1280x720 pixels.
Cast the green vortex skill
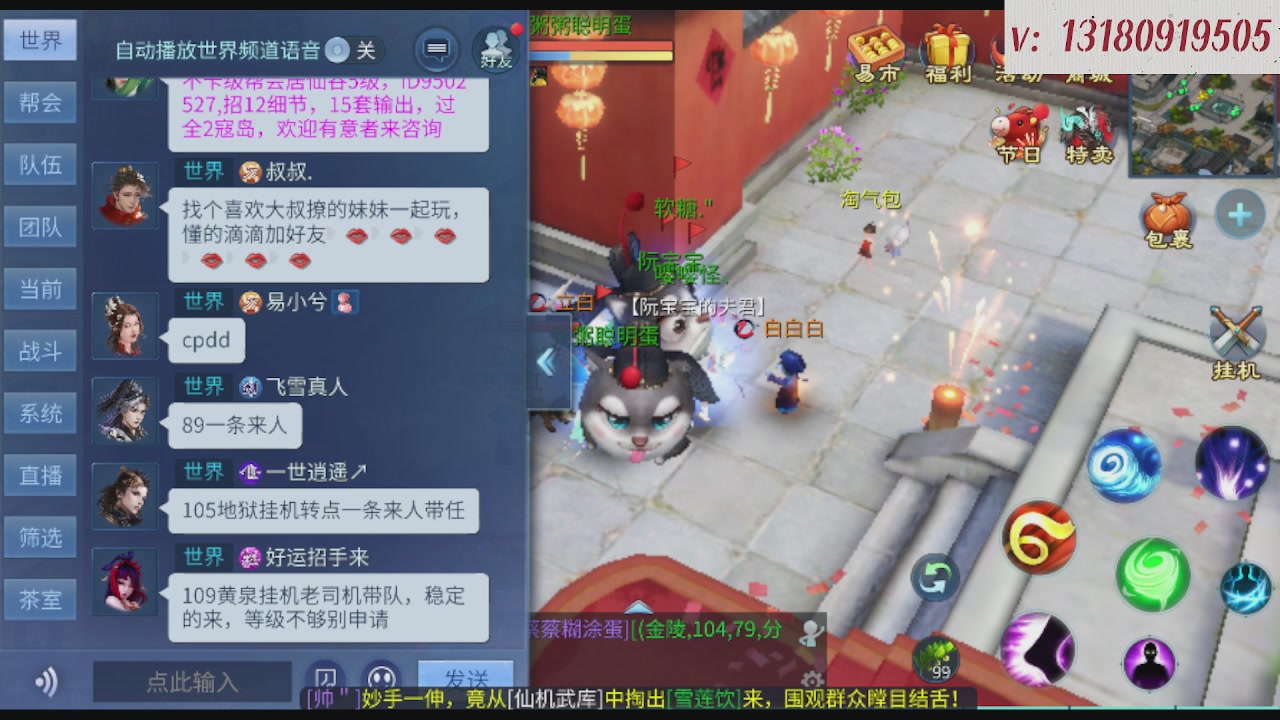coord(1152,576)
